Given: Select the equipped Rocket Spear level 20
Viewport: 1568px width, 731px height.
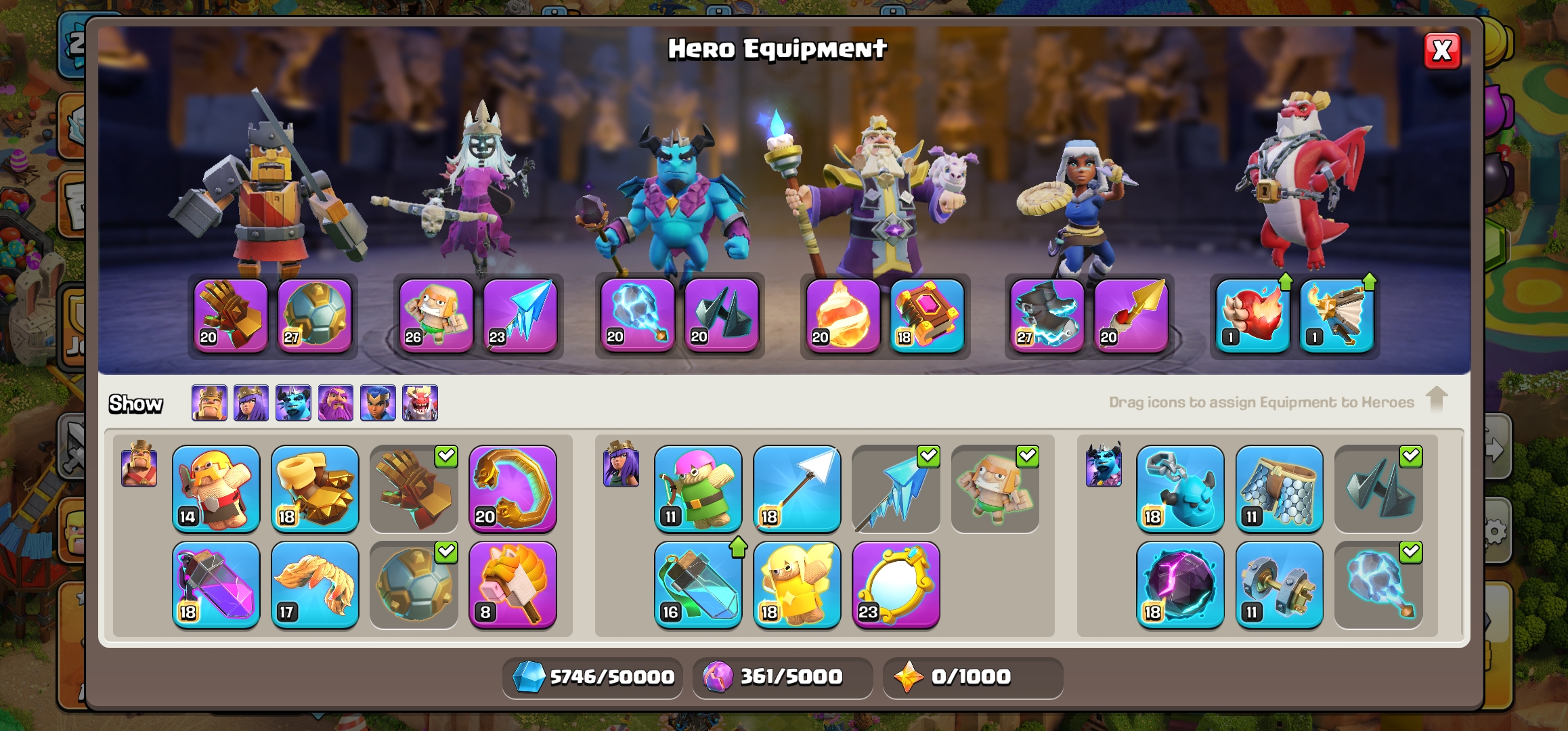Looking at the screenshot, I should click(x=1131, y=315).
